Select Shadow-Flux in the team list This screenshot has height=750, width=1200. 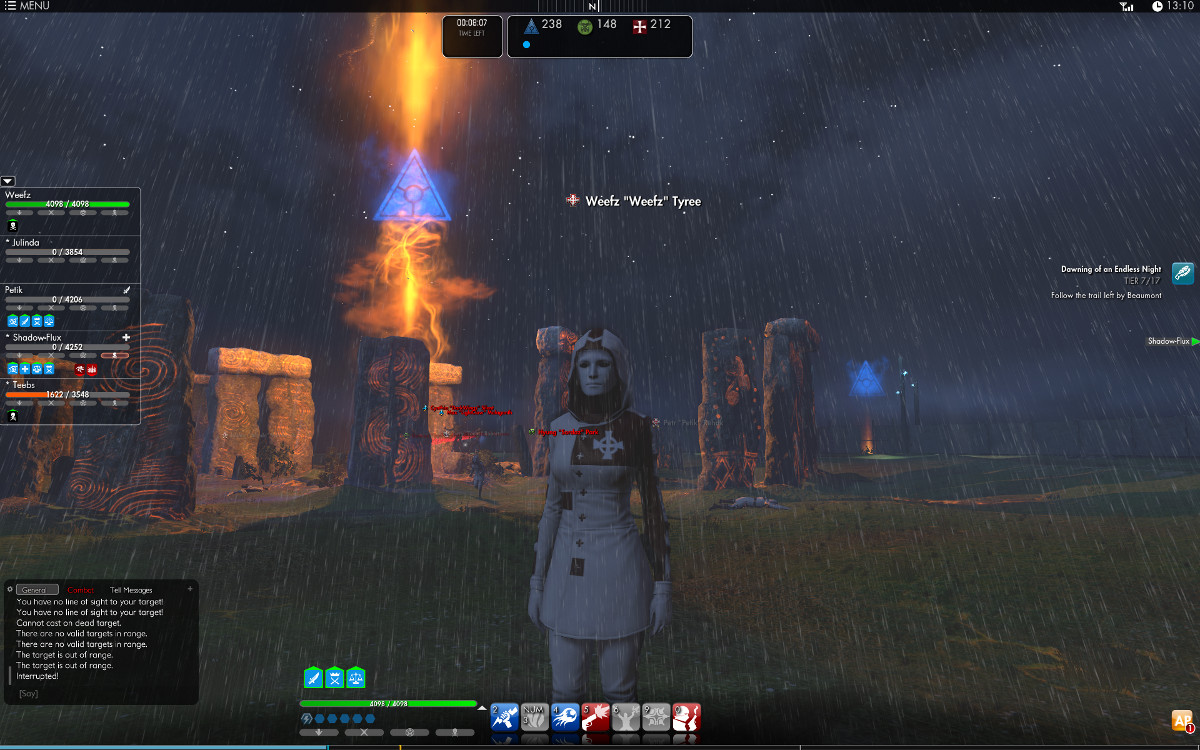click(x=36, y=338)
